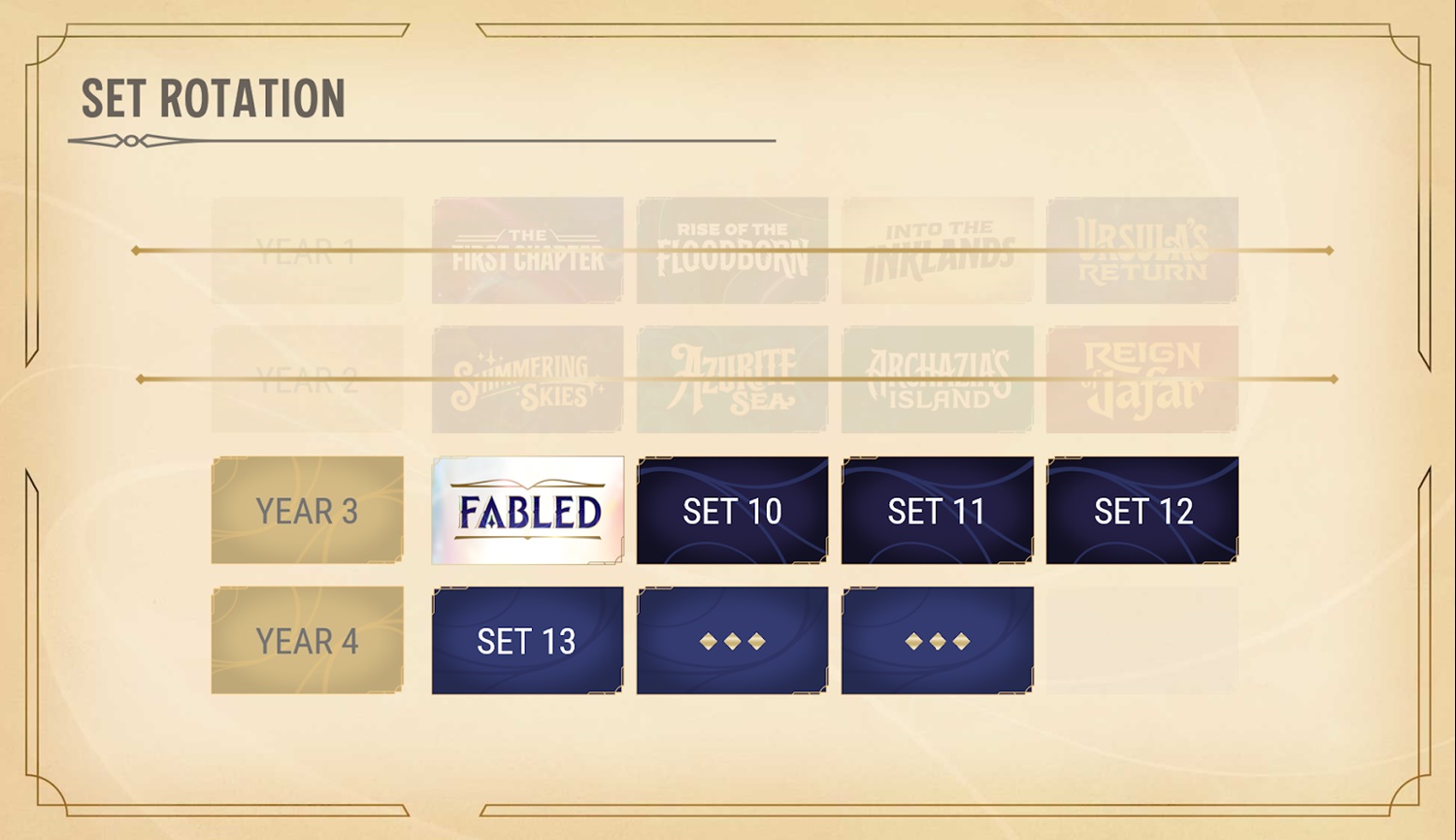
Task: Click the Year 3 label tile
Action: click(307, 511)
